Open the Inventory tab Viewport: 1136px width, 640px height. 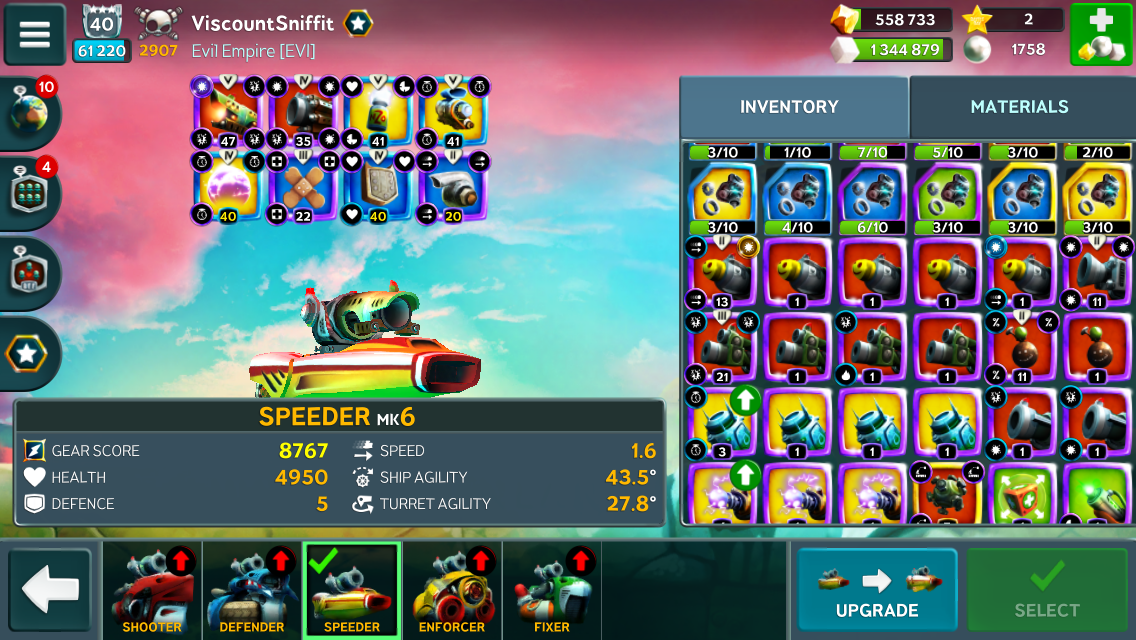click(789, 107)
